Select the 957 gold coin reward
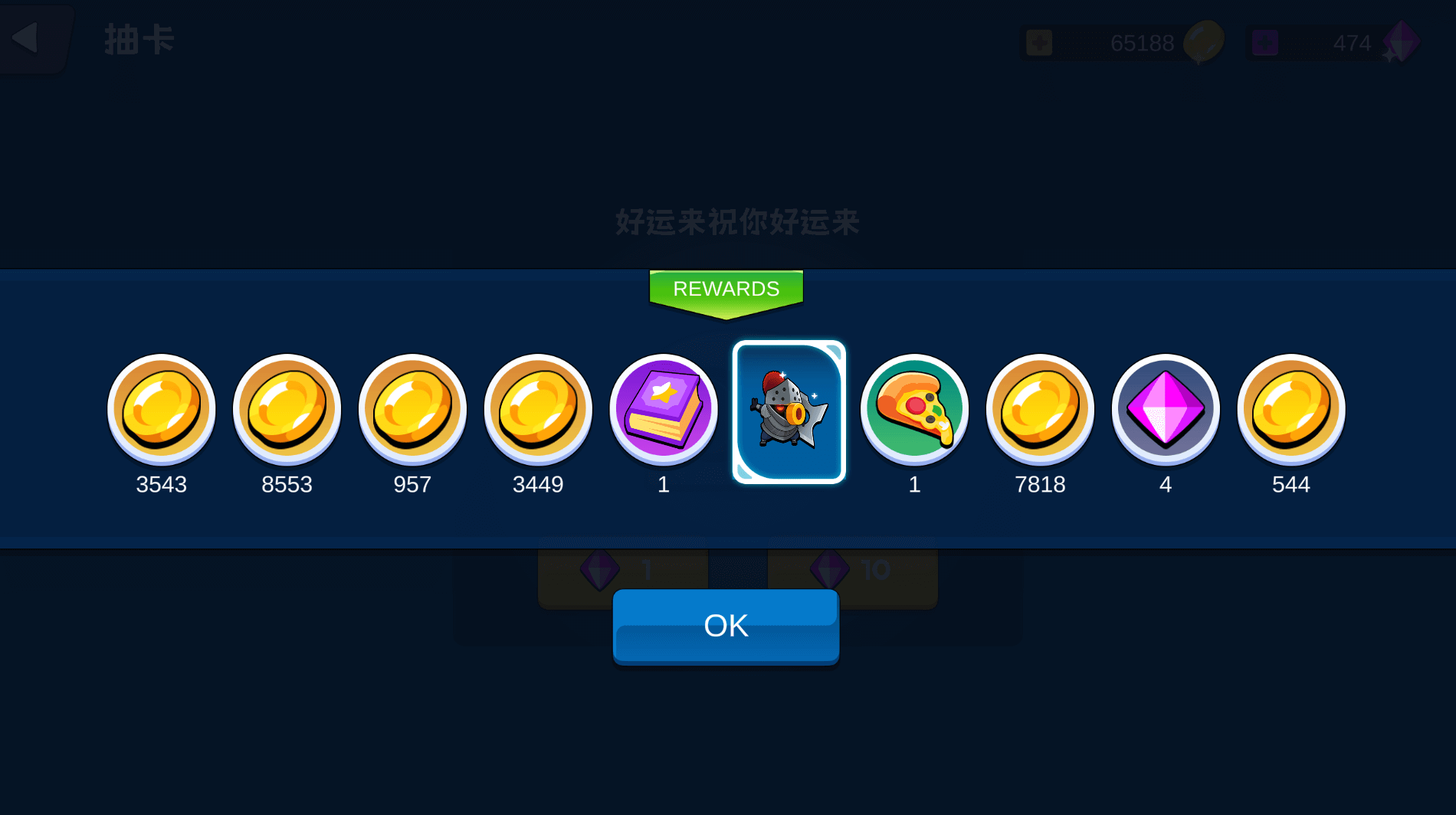This screenshot has width=1456, height=815. [x=412, y=410]
